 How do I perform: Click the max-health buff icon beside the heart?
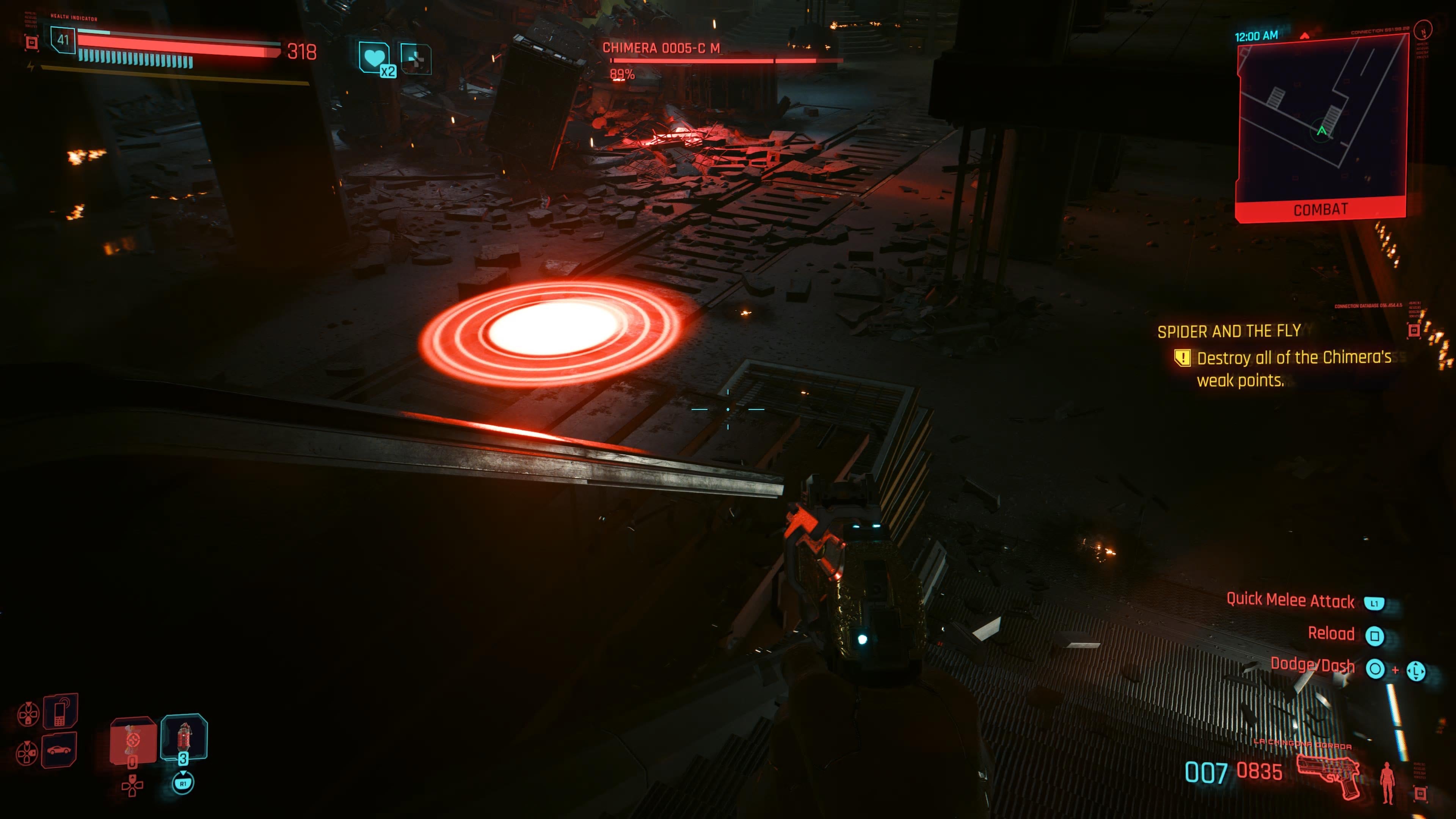tap(416, 60)
